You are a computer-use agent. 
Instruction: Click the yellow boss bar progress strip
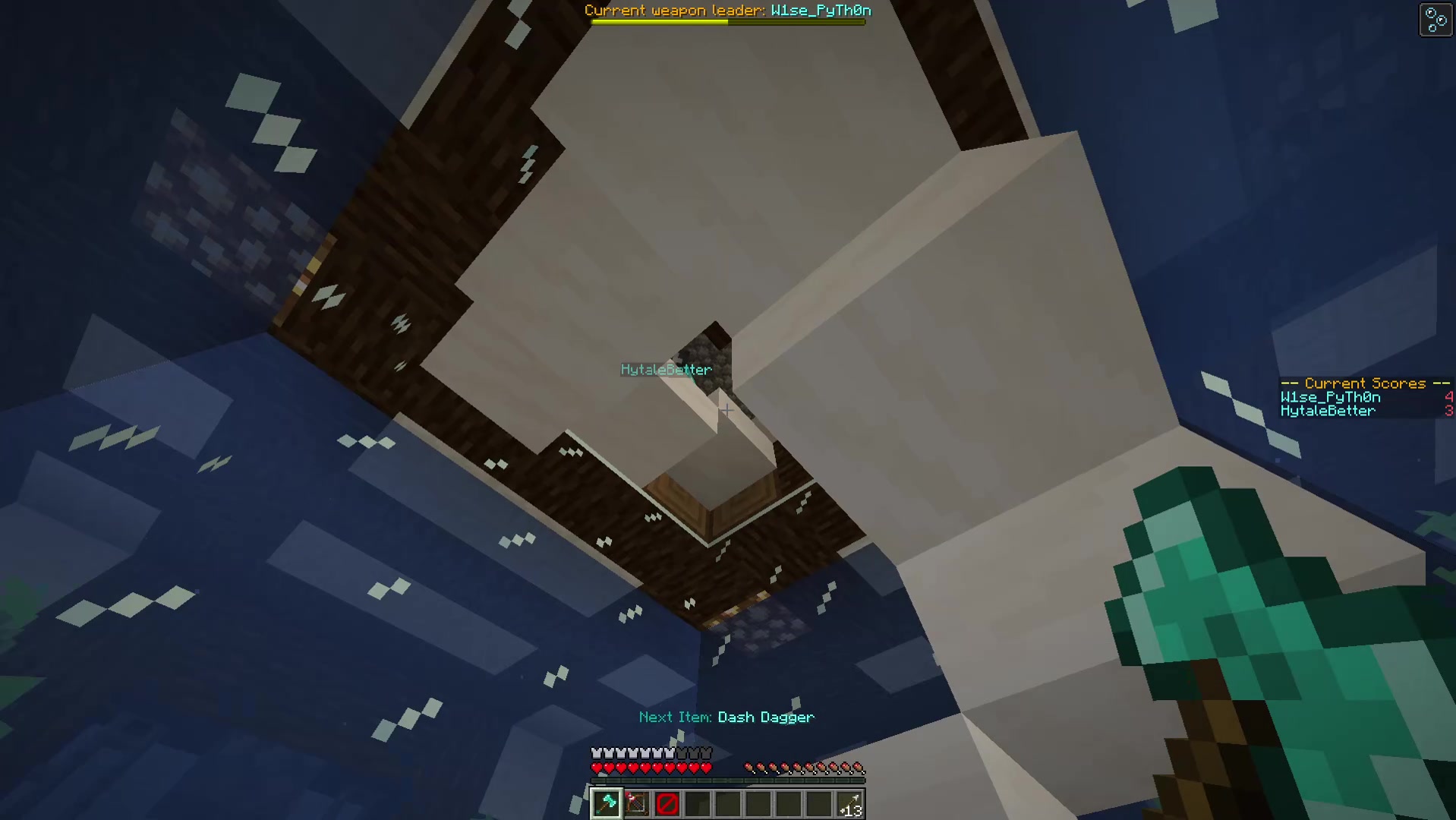(660, 21)
